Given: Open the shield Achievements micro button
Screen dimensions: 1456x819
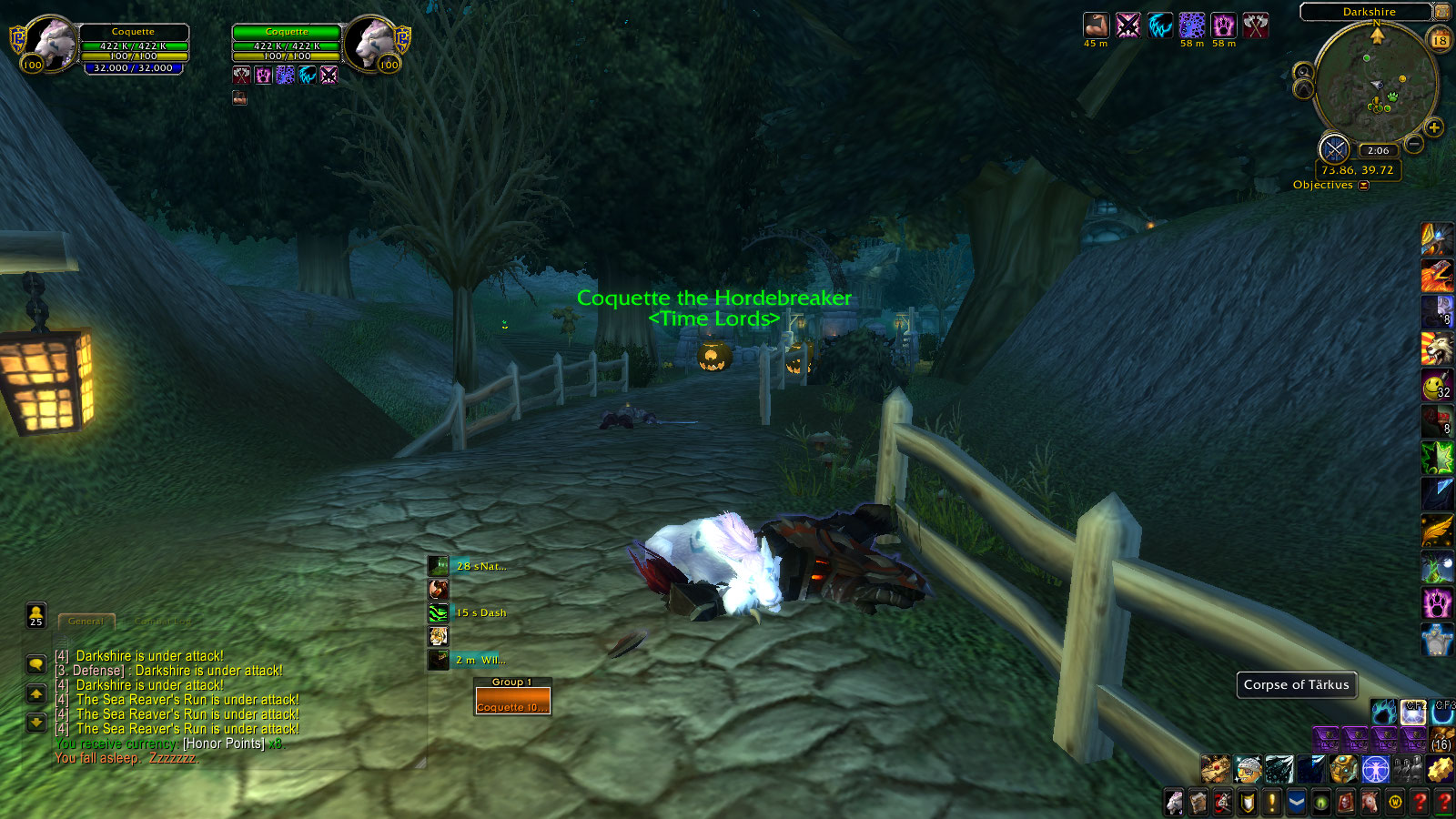Looking at the screenshot, I should tap(1248, 803).
